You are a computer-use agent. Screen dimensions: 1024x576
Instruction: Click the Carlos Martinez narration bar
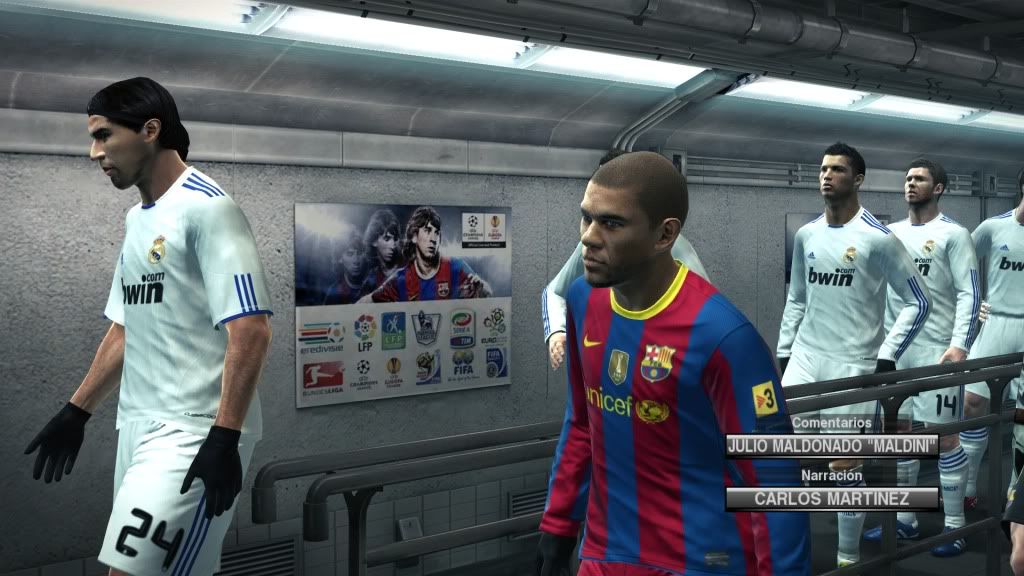(832, 498)
